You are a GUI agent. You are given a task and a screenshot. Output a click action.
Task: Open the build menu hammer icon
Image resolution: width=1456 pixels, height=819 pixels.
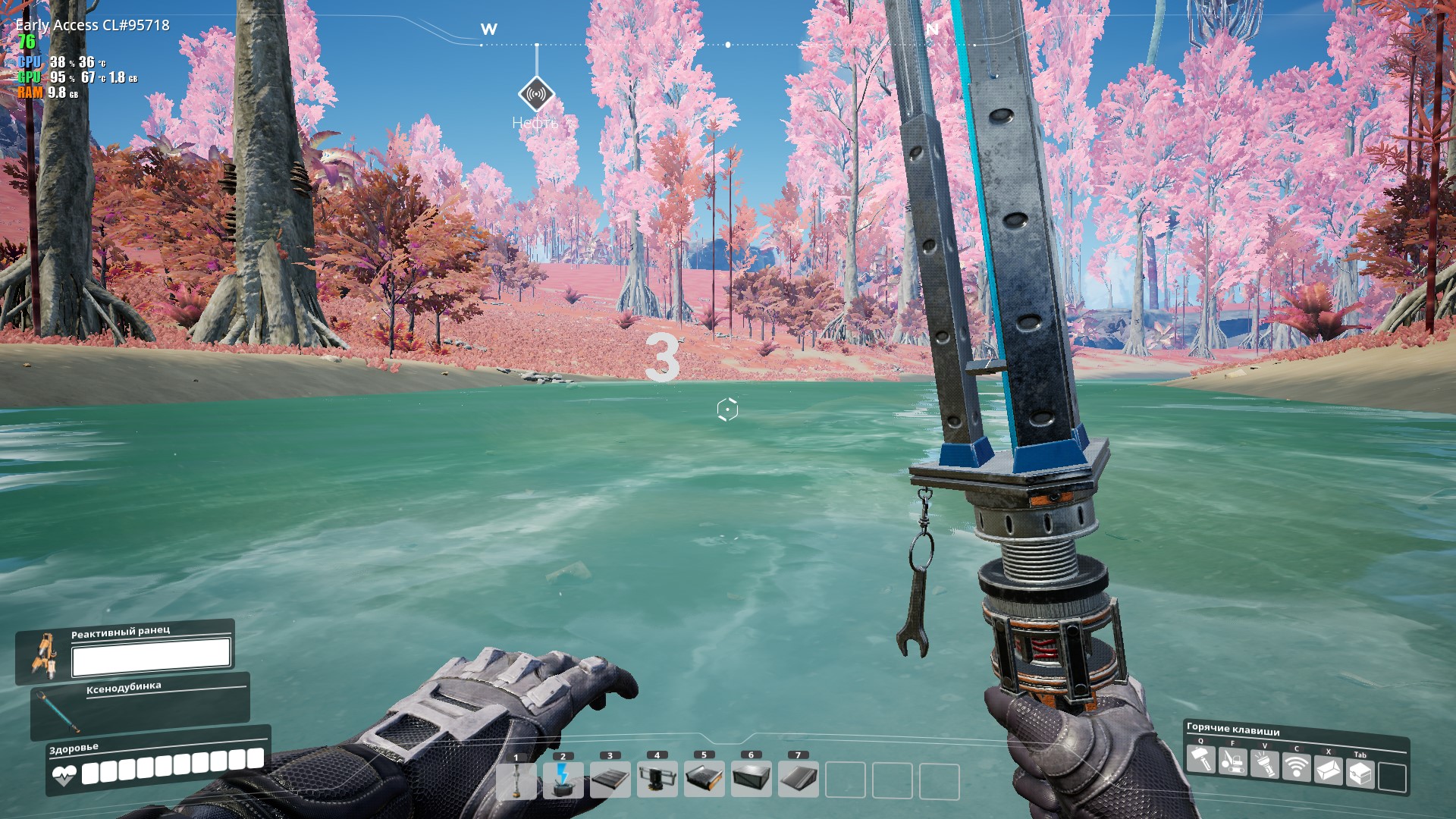[1201, 759]
